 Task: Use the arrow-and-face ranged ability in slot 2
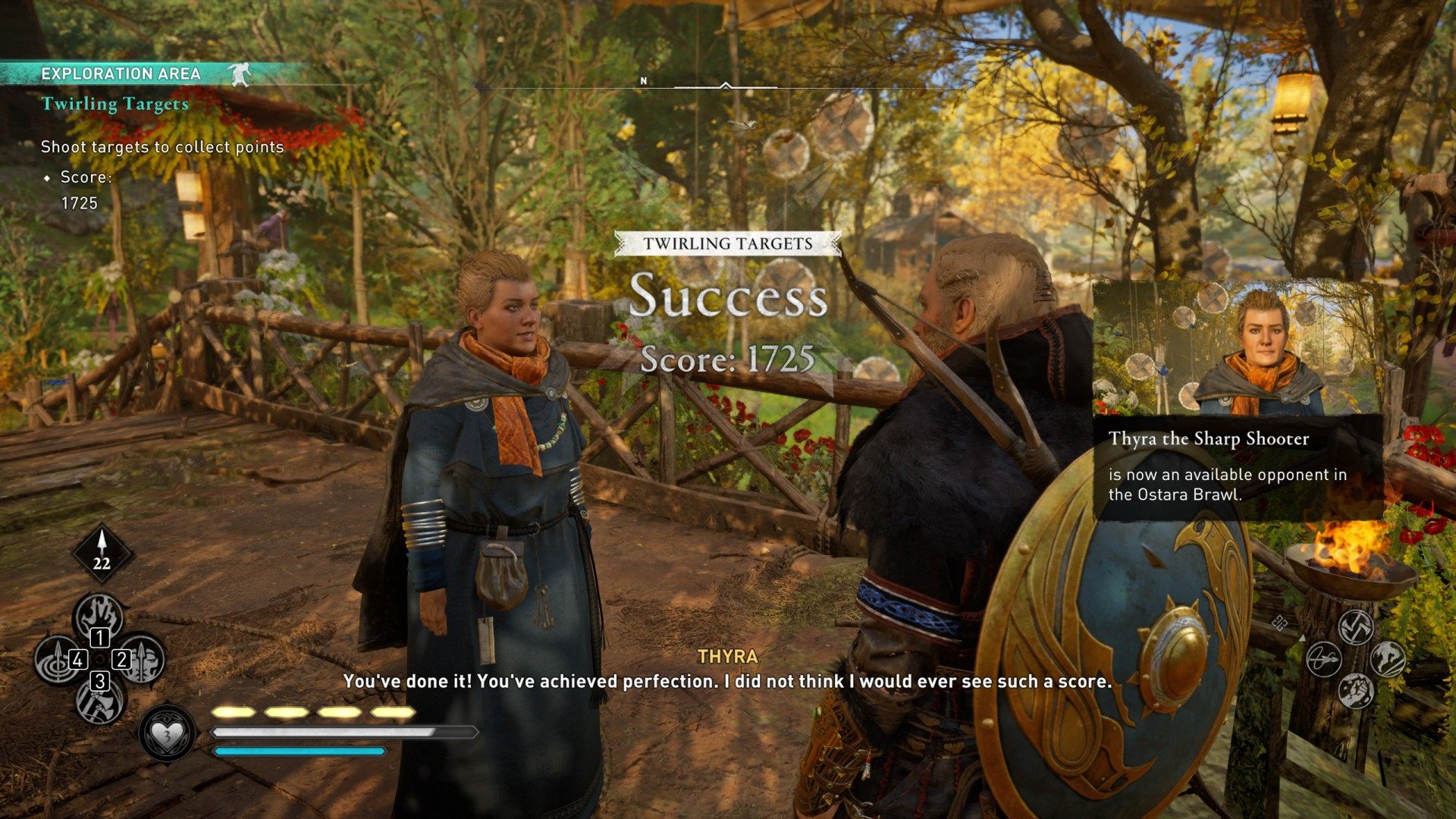(x=142, y=658)
